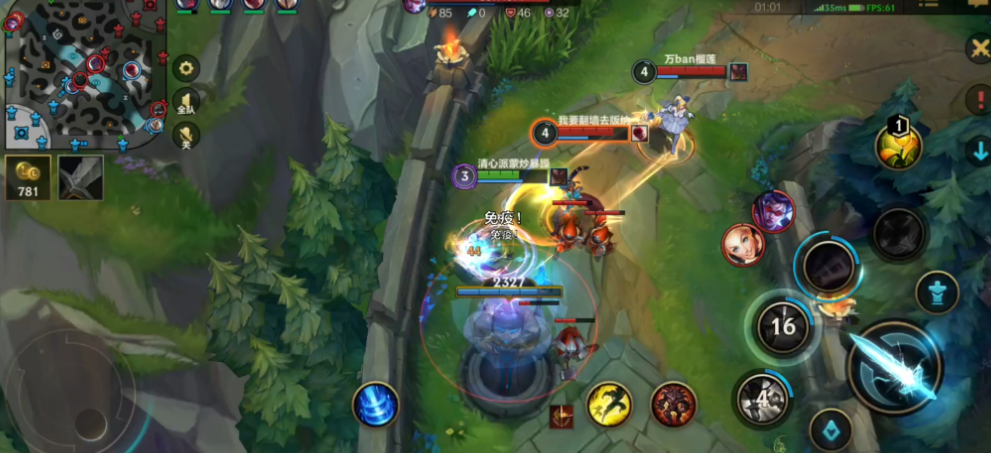991x453 pixels.
Task: Tap the tower-attack targeting button
Action: pyautogui.click(x=937, y=292)
